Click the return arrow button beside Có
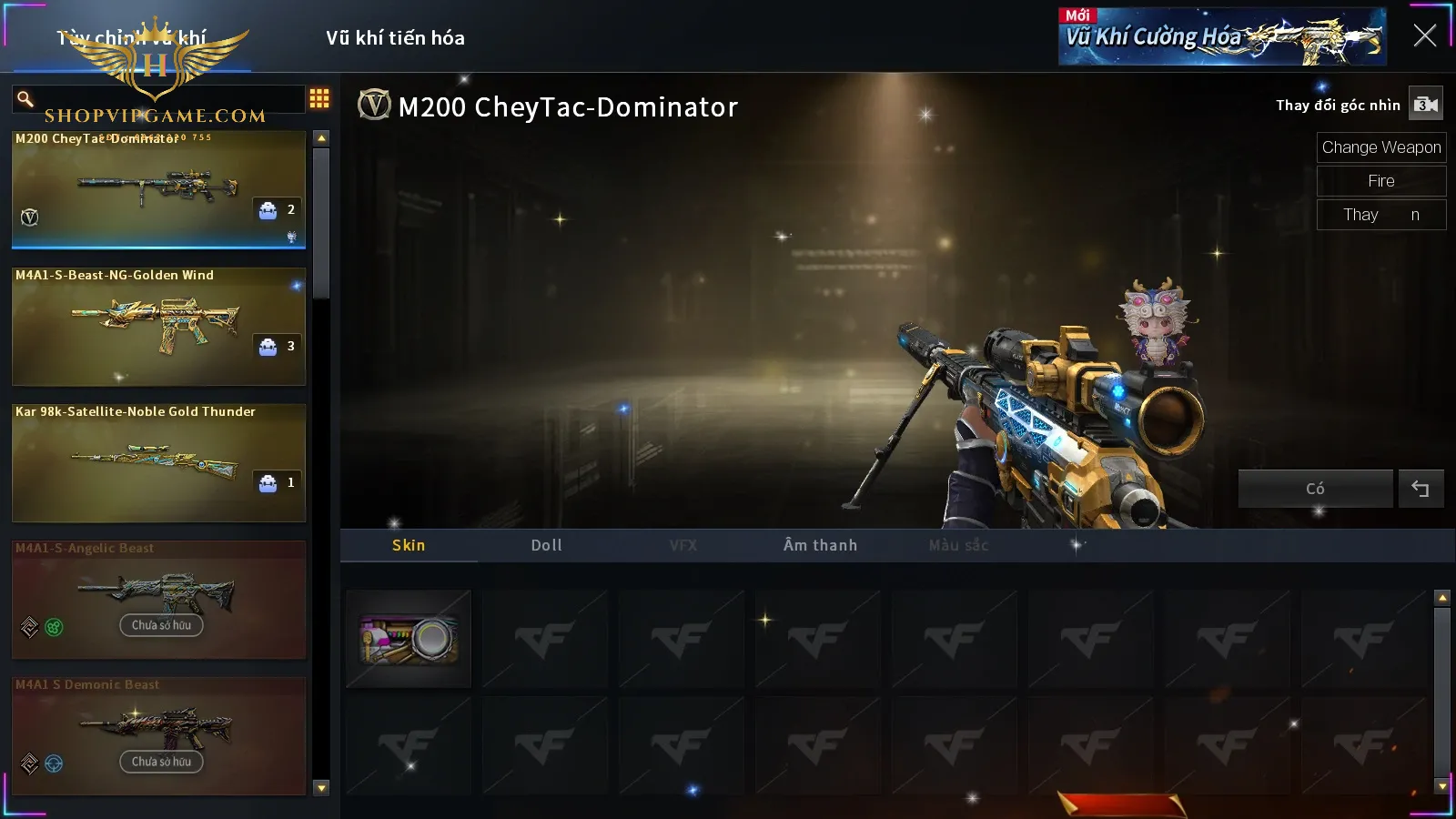The width and height of the screenshot is (1456, 819). (x=1420, y=489)
